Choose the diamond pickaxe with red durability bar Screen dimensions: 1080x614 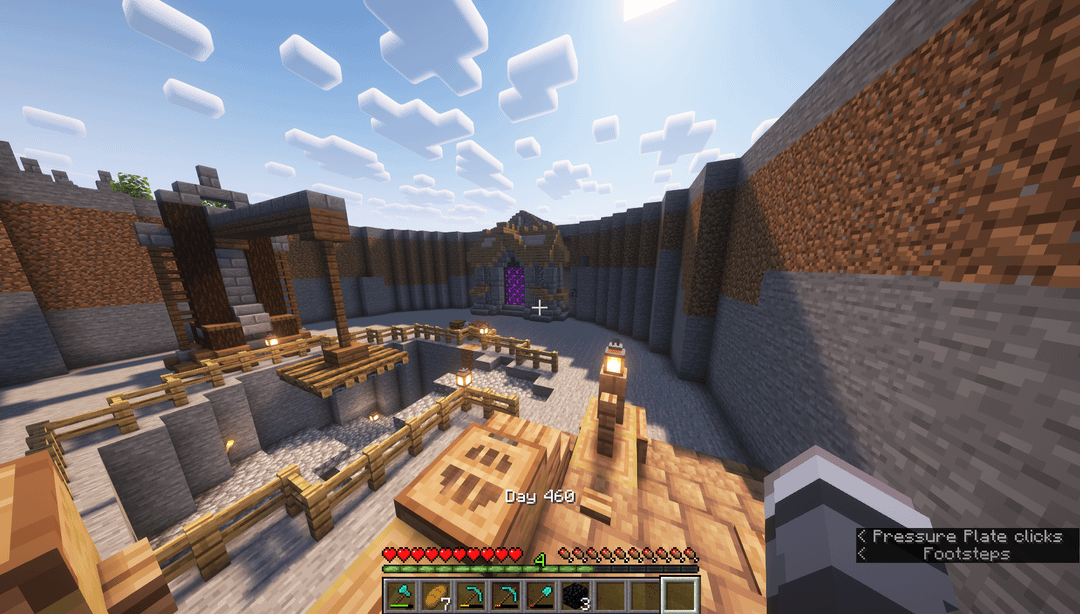[x=507, y=595]
